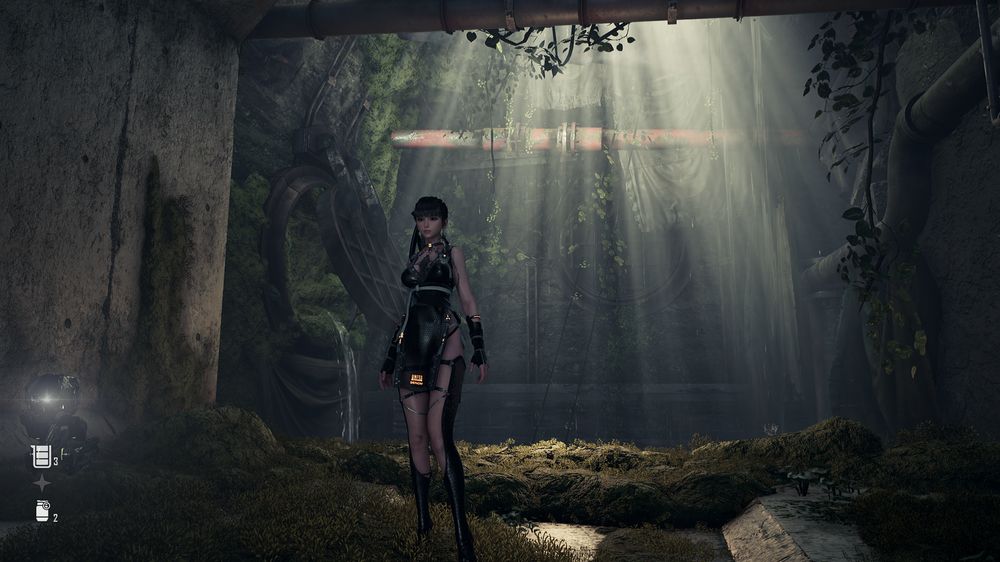
Task: Use the healing potion flask item
Action: (x=41, y=457)
